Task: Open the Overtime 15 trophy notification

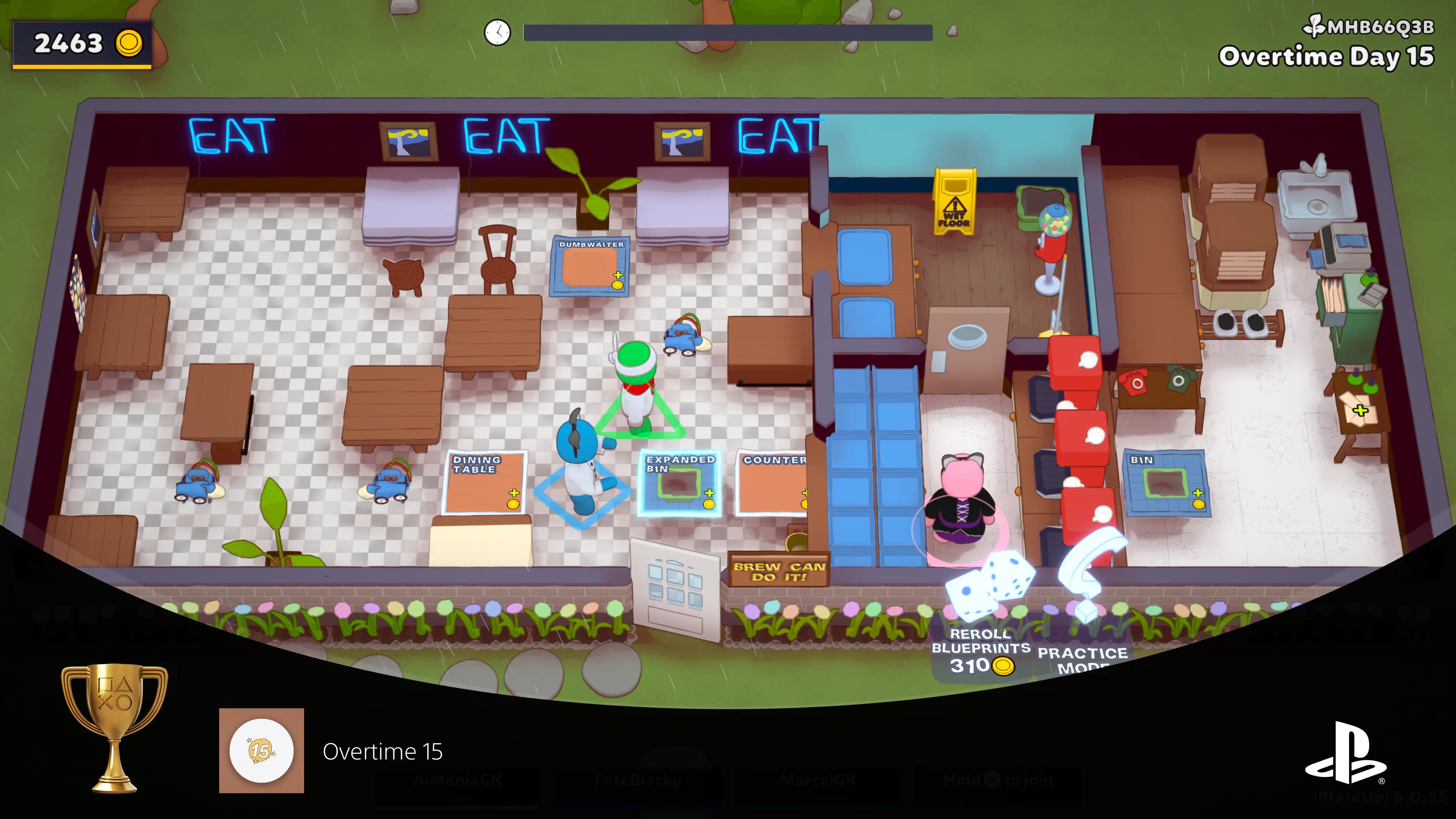Action: [382, 751]
